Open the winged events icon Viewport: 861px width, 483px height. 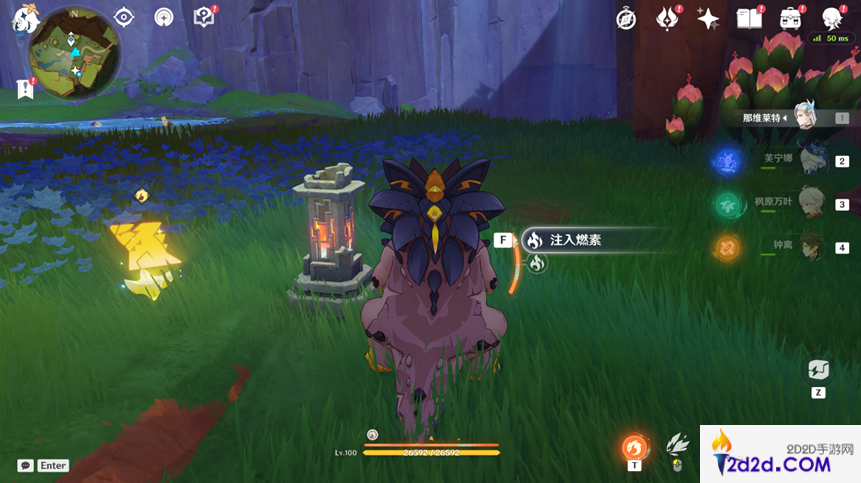pyautogui.click(x=667, y=19)
